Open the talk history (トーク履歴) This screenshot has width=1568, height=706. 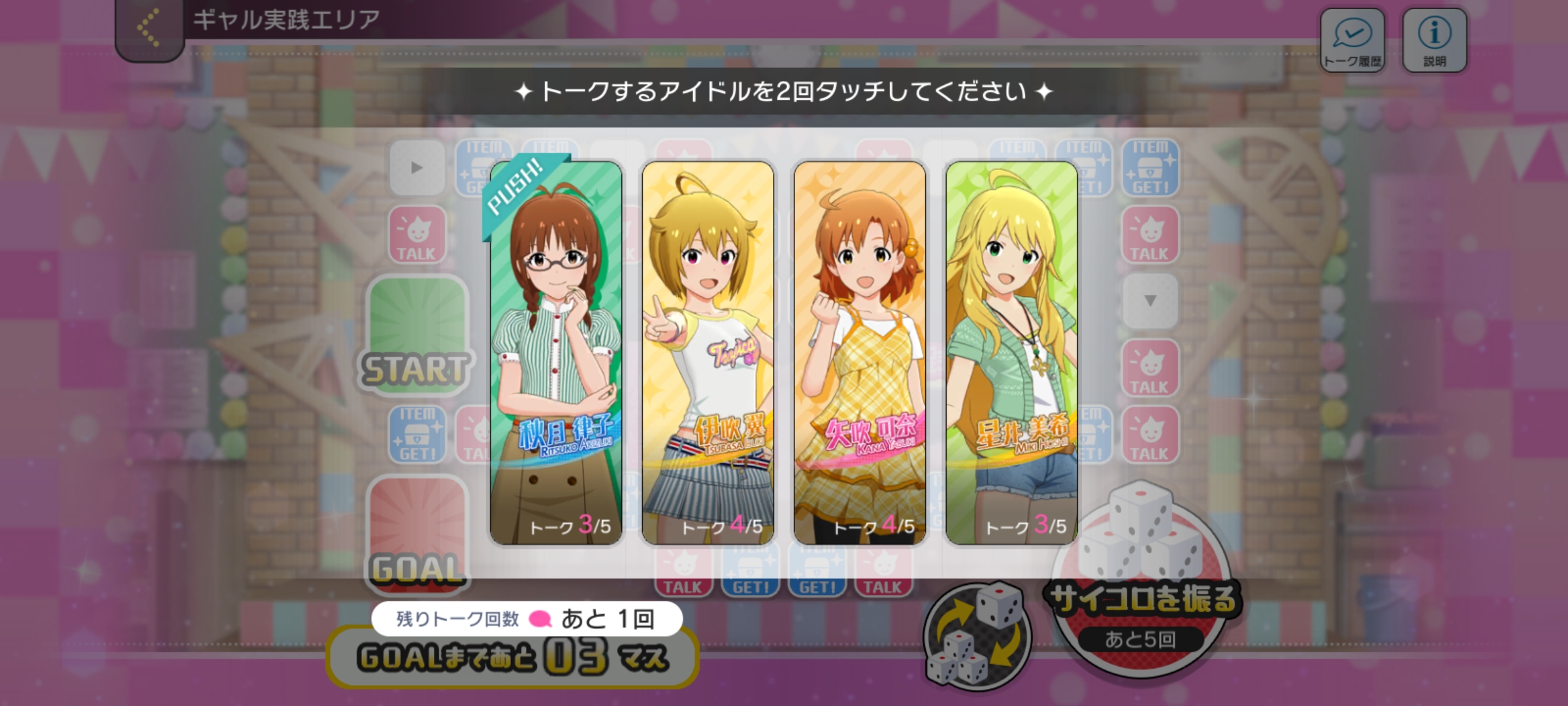point(1352,41)
